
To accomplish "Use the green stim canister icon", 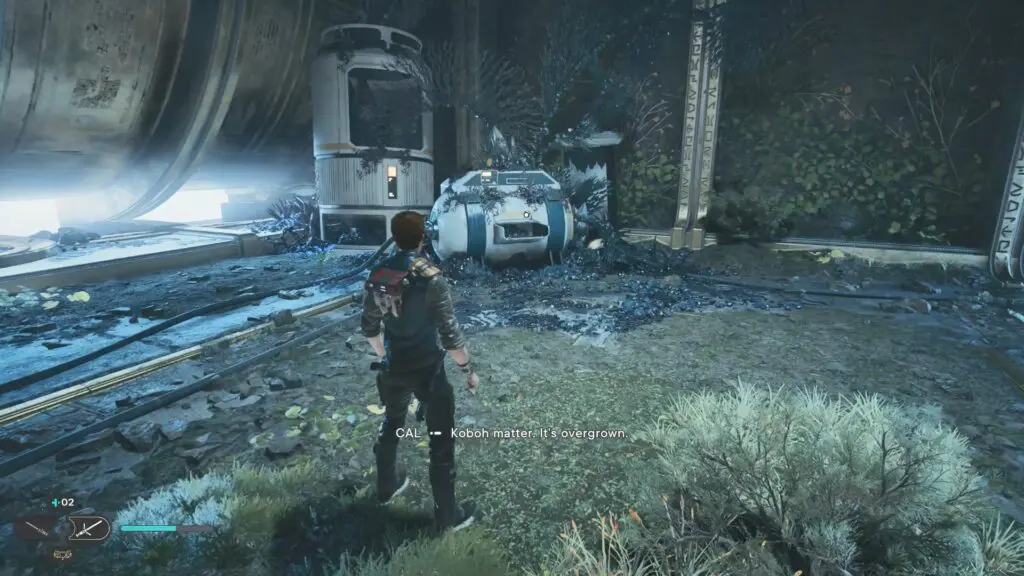I will pos(55,503).
